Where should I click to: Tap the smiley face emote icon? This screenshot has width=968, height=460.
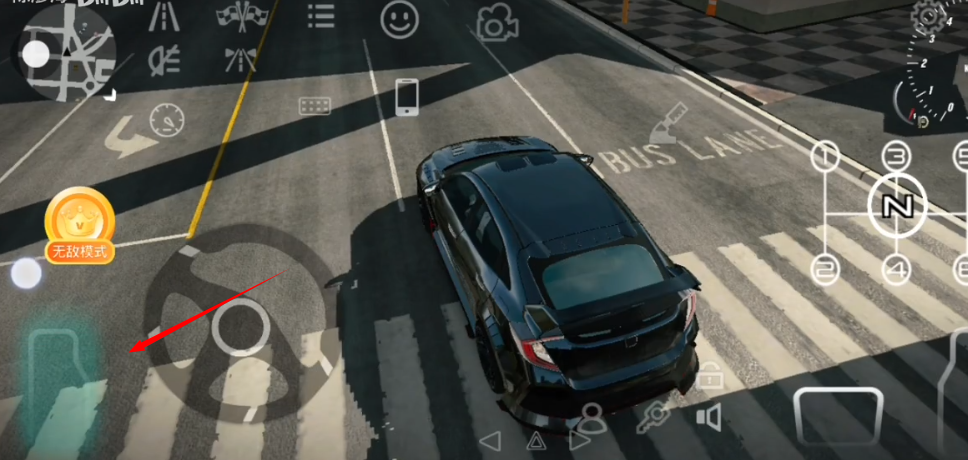(x=399, y=18)
